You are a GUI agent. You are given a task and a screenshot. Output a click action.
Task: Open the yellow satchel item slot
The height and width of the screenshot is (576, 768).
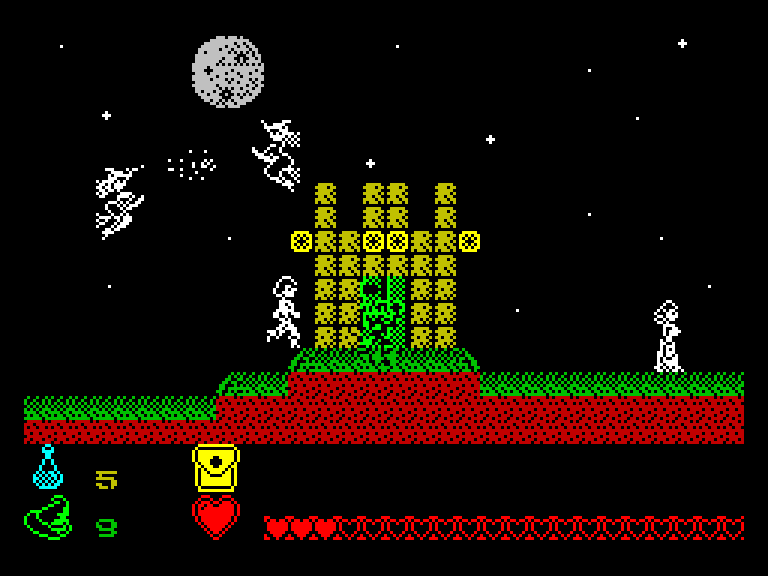point(215,468)
